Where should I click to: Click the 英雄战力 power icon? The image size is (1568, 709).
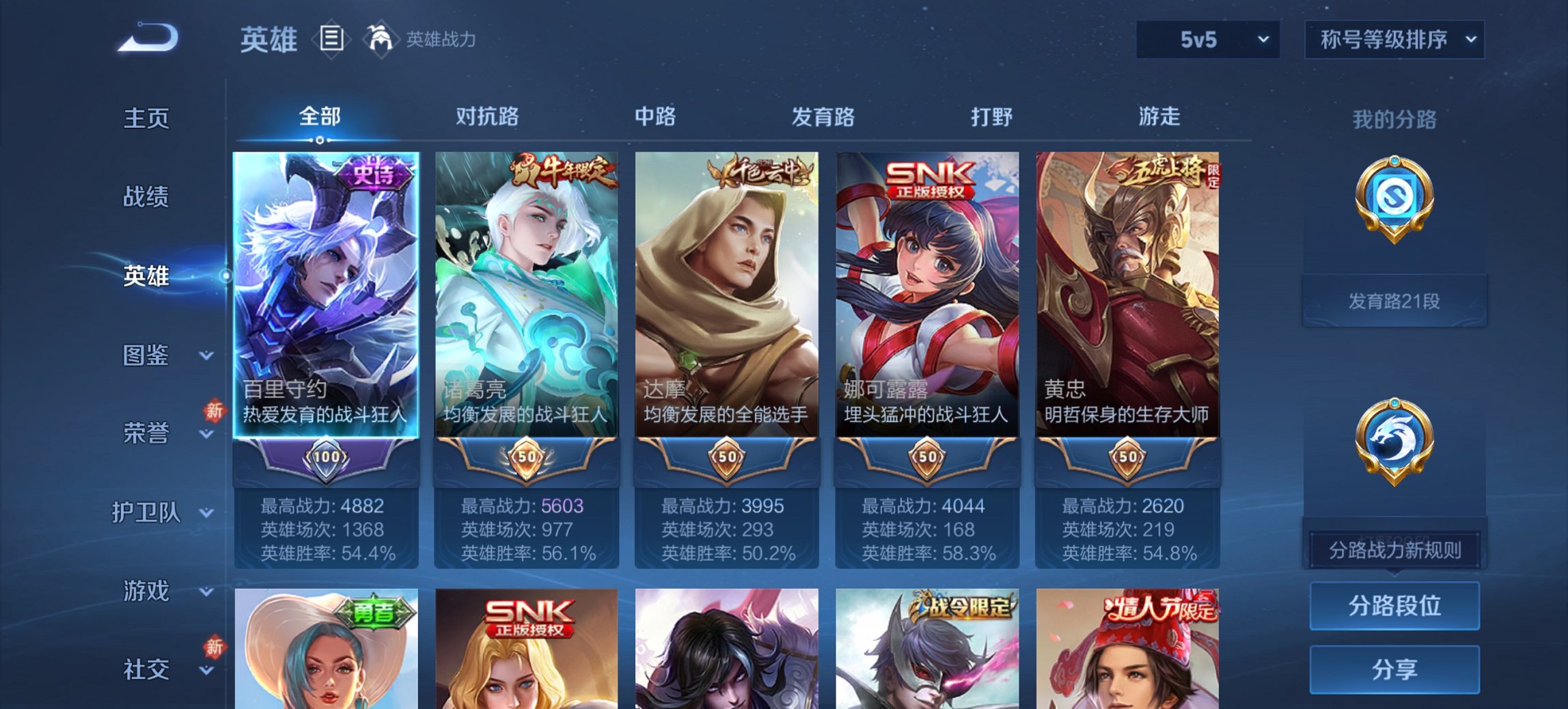point(381,38)
